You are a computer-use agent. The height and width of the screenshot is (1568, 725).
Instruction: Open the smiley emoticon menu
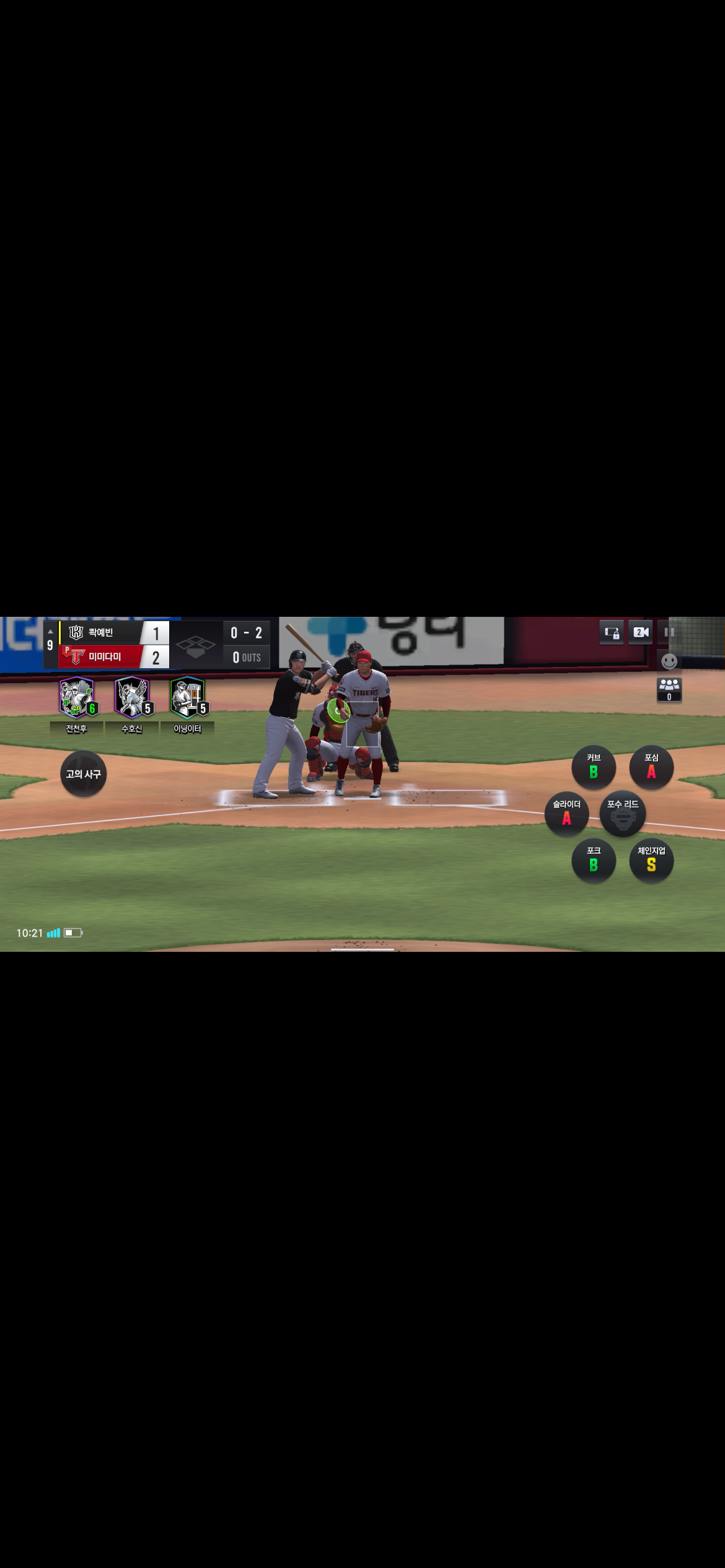tap(669, 661)
